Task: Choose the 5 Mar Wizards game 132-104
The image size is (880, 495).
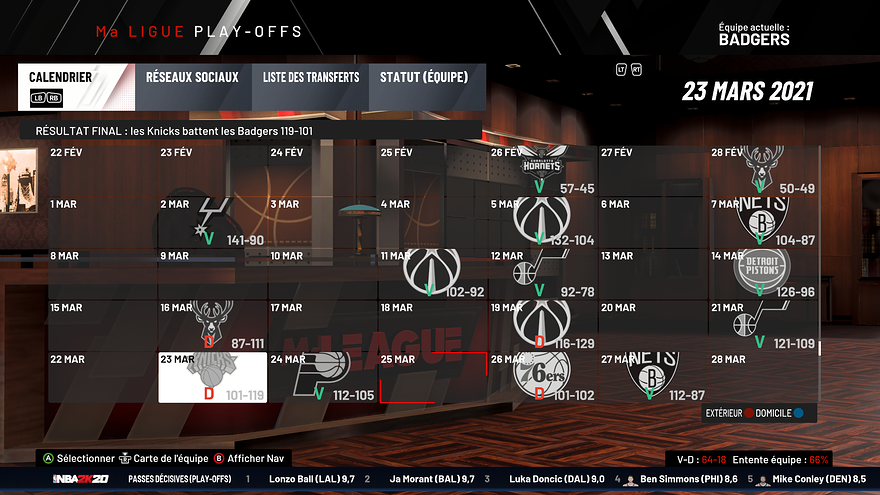Action: 543,222
